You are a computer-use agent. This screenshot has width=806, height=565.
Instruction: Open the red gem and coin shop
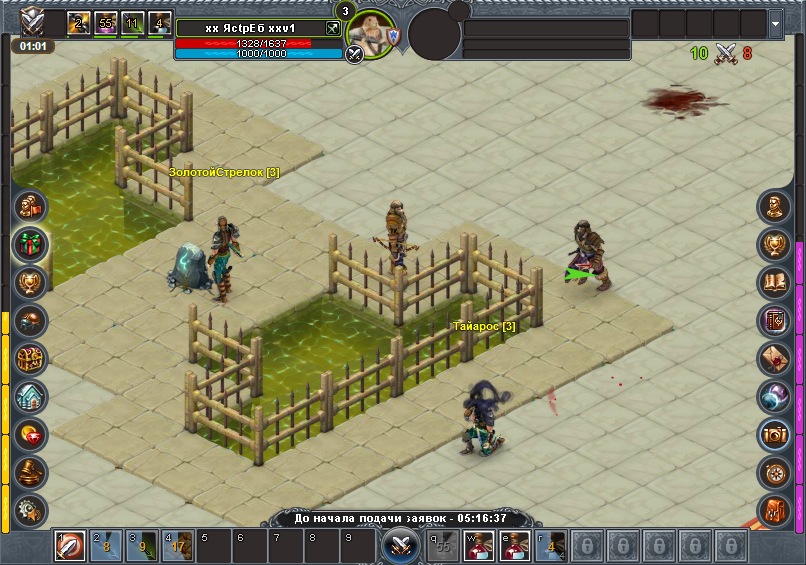[30, 434]
